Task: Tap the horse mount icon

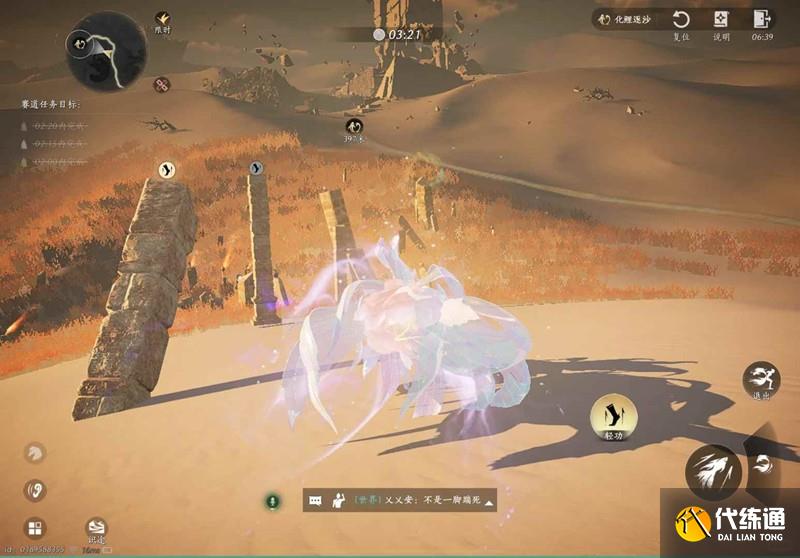Action: 35,454
